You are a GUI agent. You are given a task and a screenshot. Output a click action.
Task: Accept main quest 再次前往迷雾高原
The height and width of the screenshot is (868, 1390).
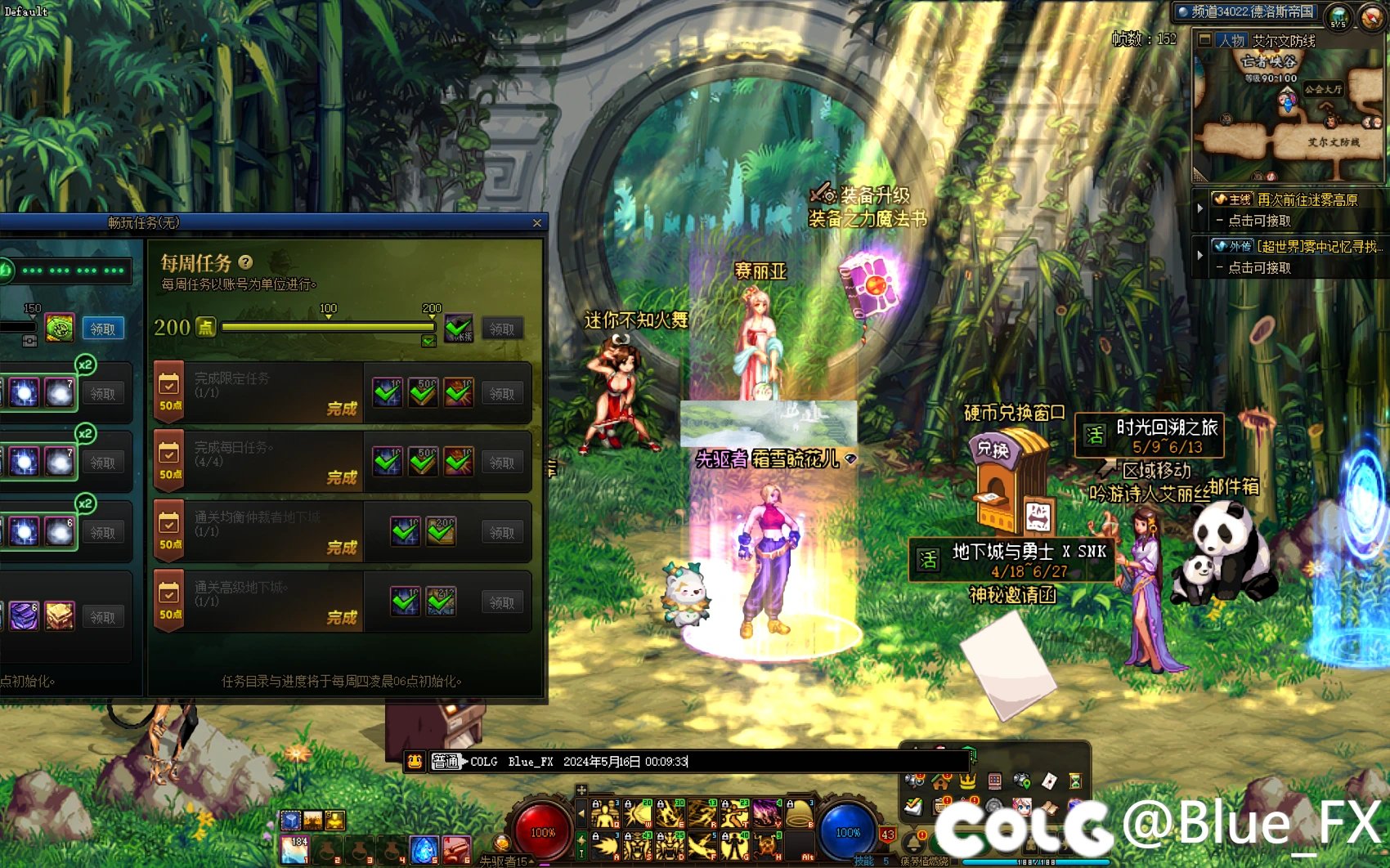(x=1307, y=199)
